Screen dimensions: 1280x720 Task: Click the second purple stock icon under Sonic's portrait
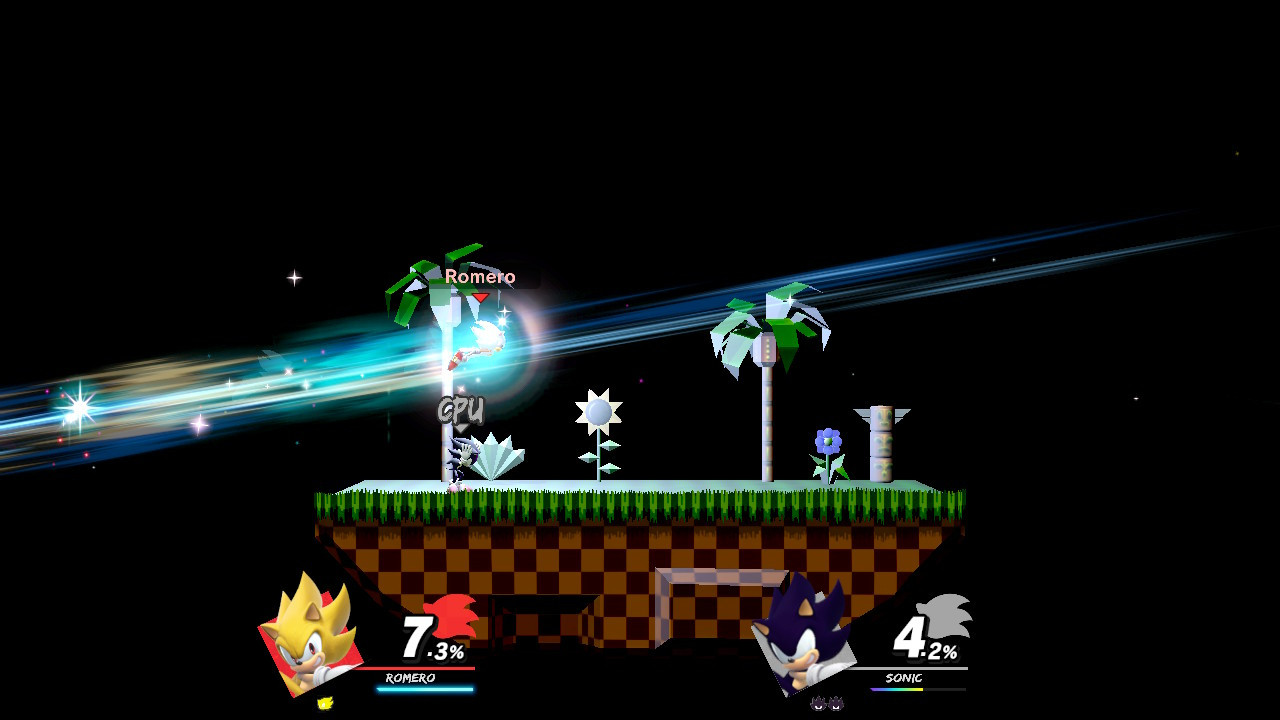click(837, 705)
